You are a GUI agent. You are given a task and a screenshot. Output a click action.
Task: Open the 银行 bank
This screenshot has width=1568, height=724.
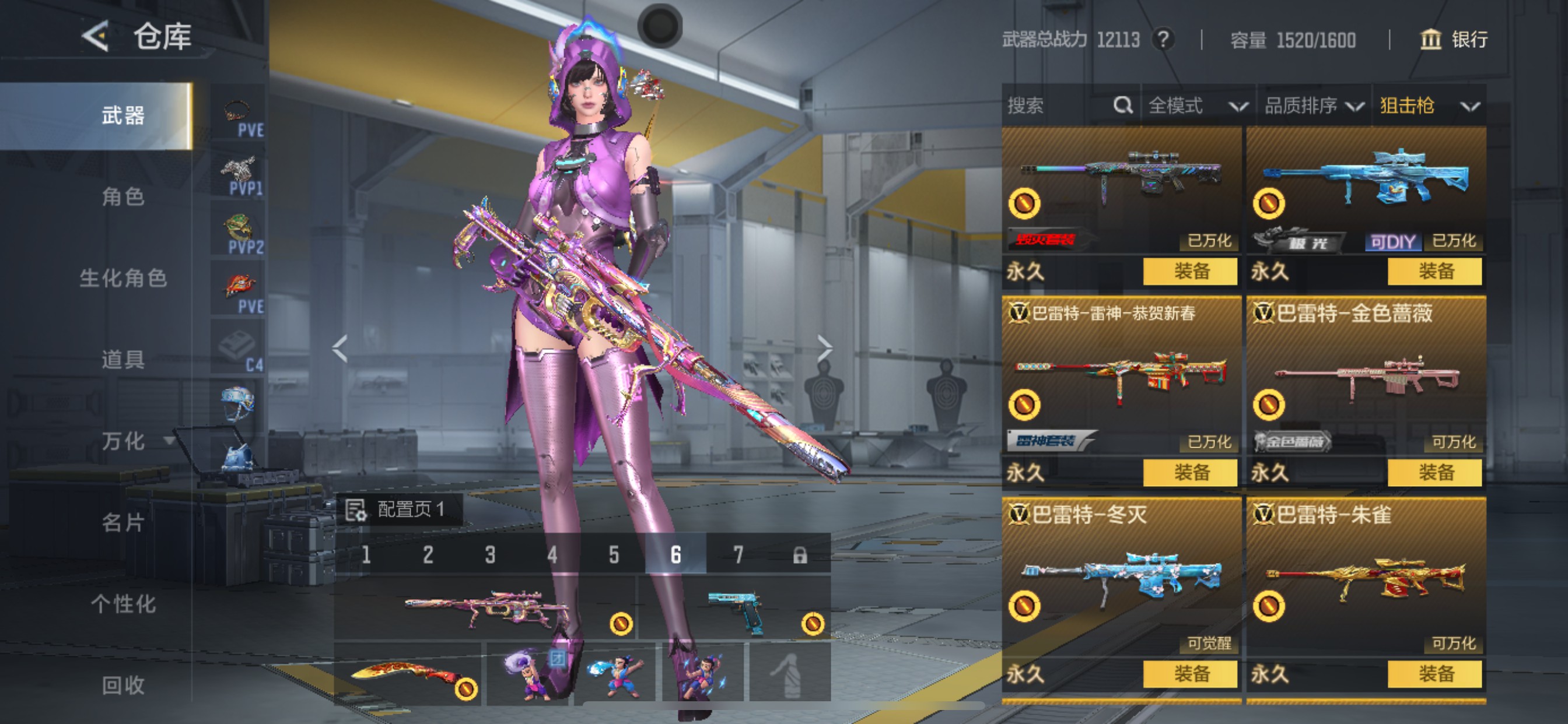point(1454,40)
